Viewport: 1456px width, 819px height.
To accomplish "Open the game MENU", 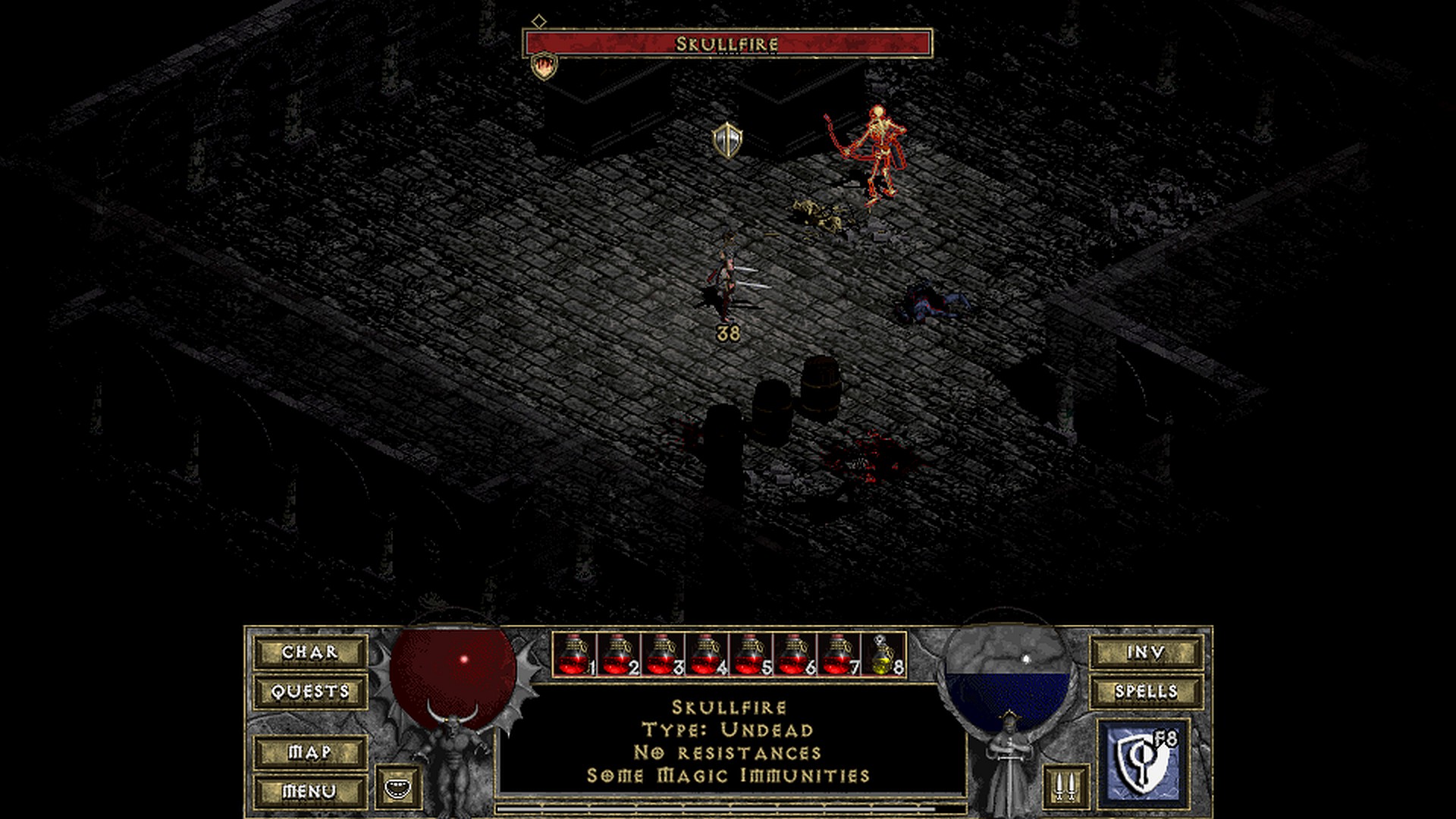I will pos(310,792).
